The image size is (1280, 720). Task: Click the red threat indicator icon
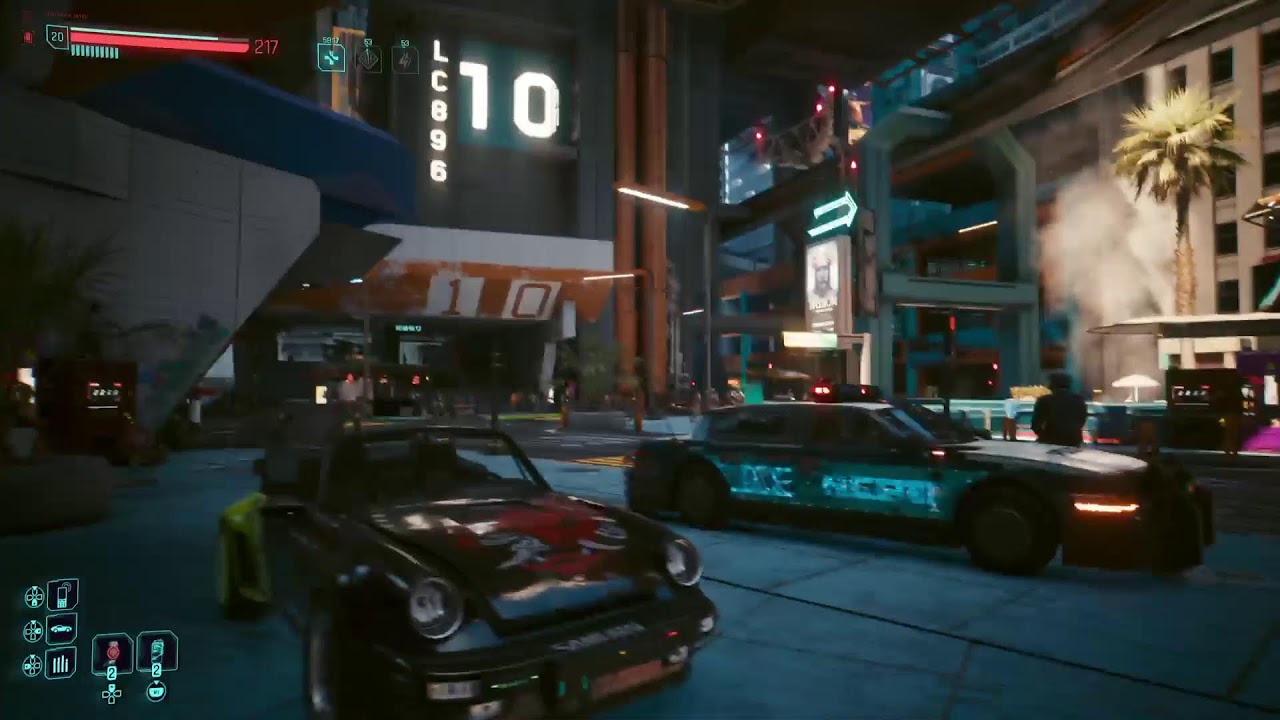coord(28,38)
